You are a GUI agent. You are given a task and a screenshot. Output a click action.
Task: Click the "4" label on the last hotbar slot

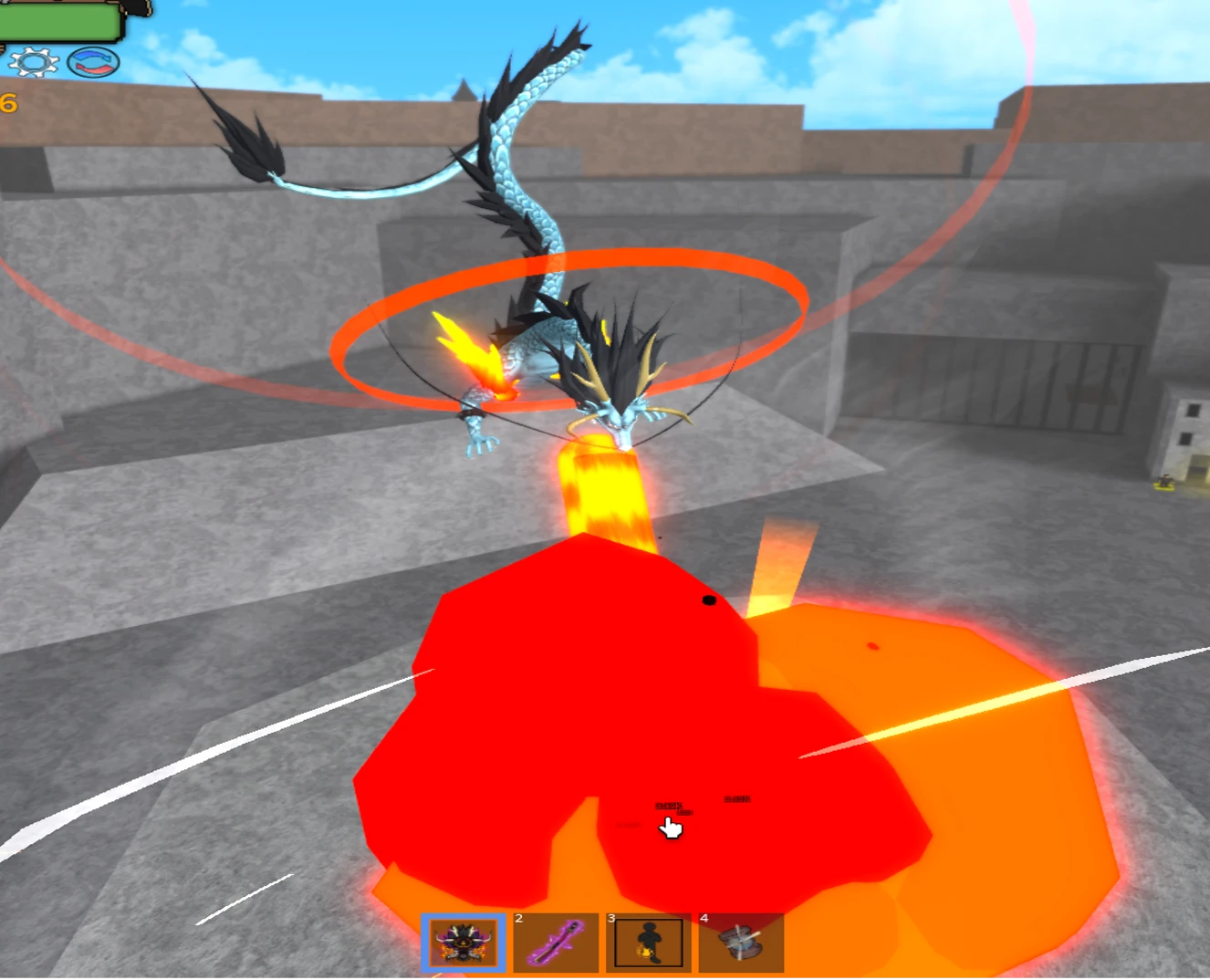pyautogui.click(x=704, y=919)
